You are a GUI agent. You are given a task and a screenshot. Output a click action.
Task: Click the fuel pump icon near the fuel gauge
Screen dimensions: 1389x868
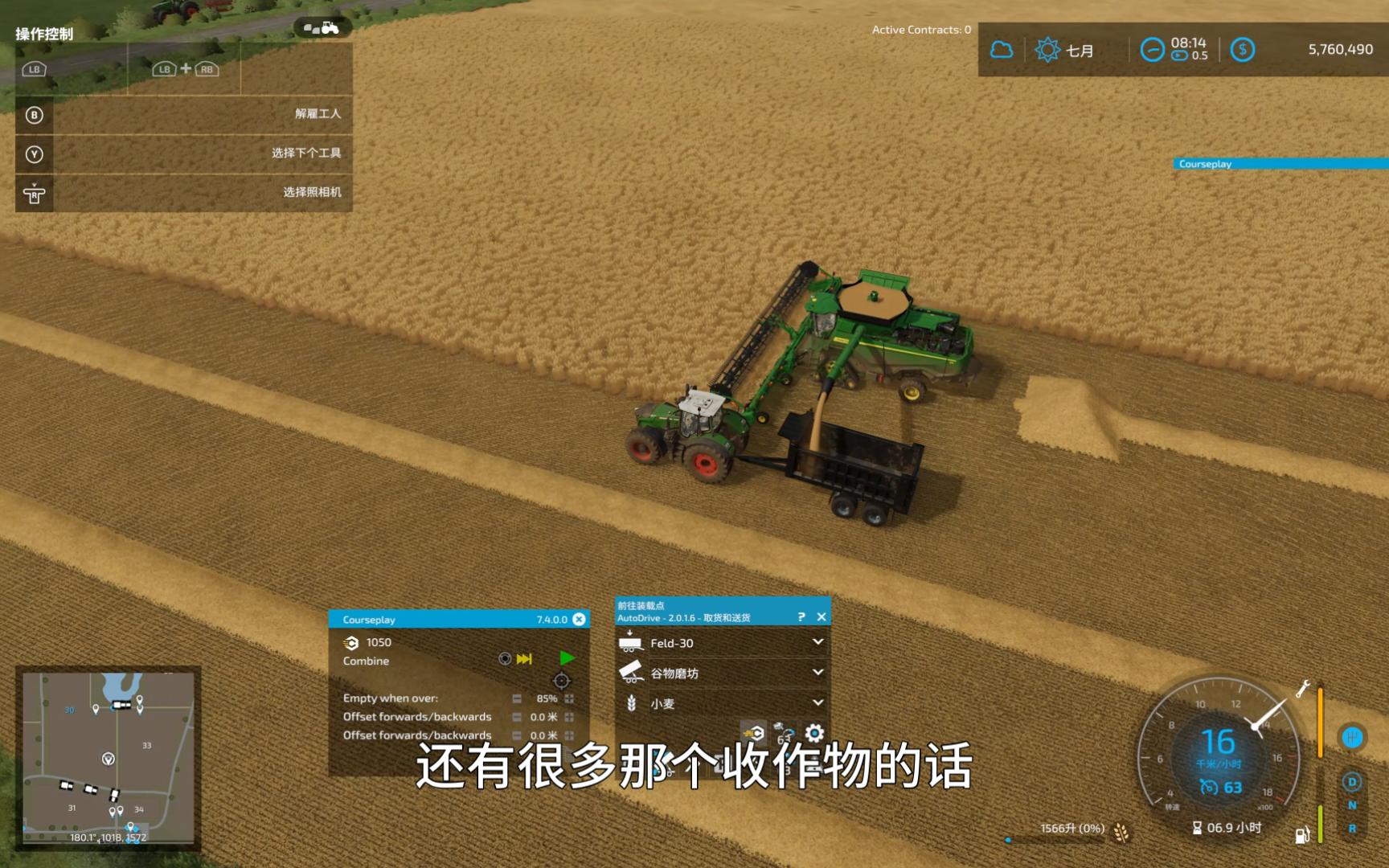(1302, 836)
